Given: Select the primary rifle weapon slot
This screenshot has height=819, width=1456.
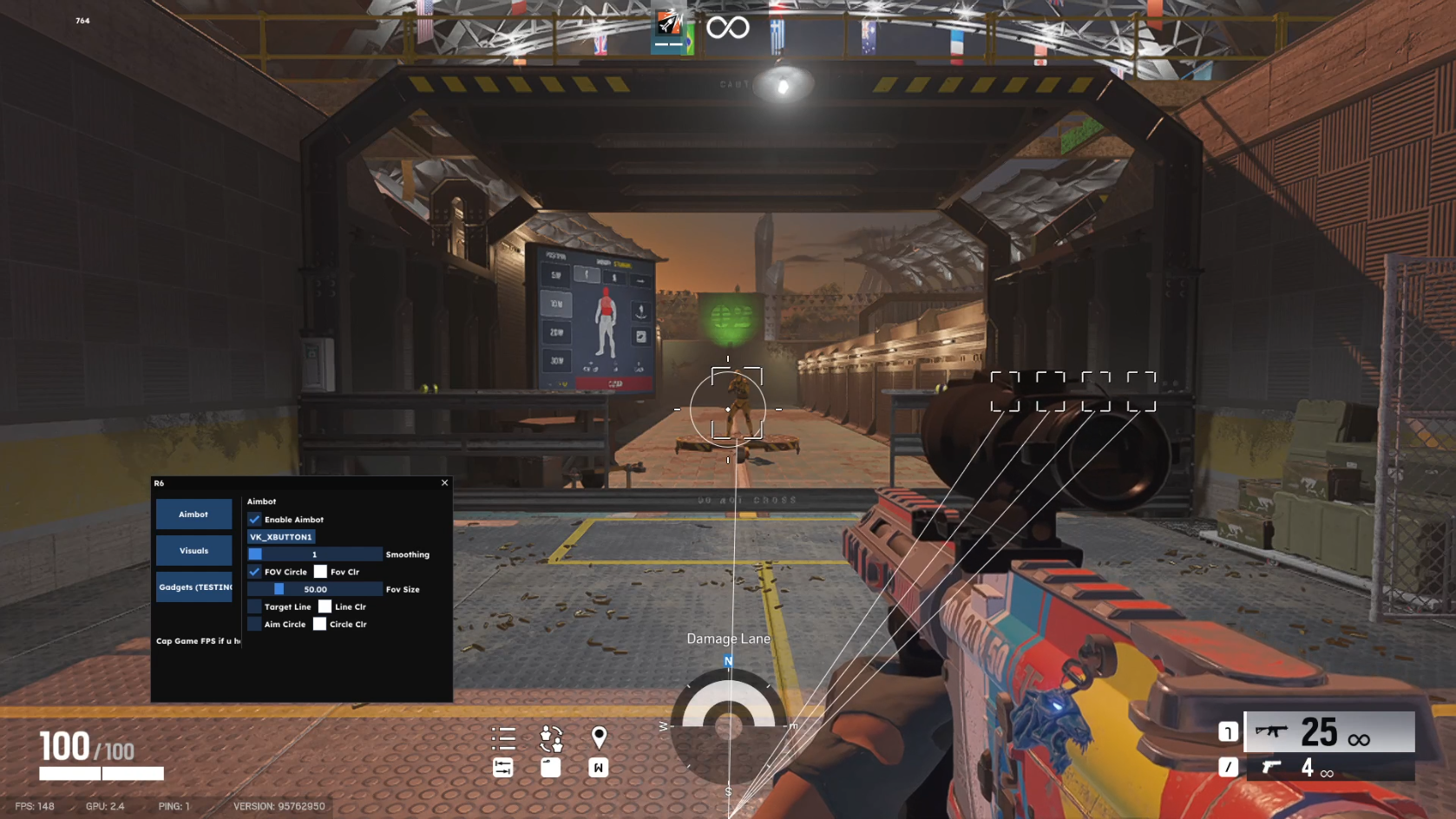Looking at the screenshot, I should 1329,732.
